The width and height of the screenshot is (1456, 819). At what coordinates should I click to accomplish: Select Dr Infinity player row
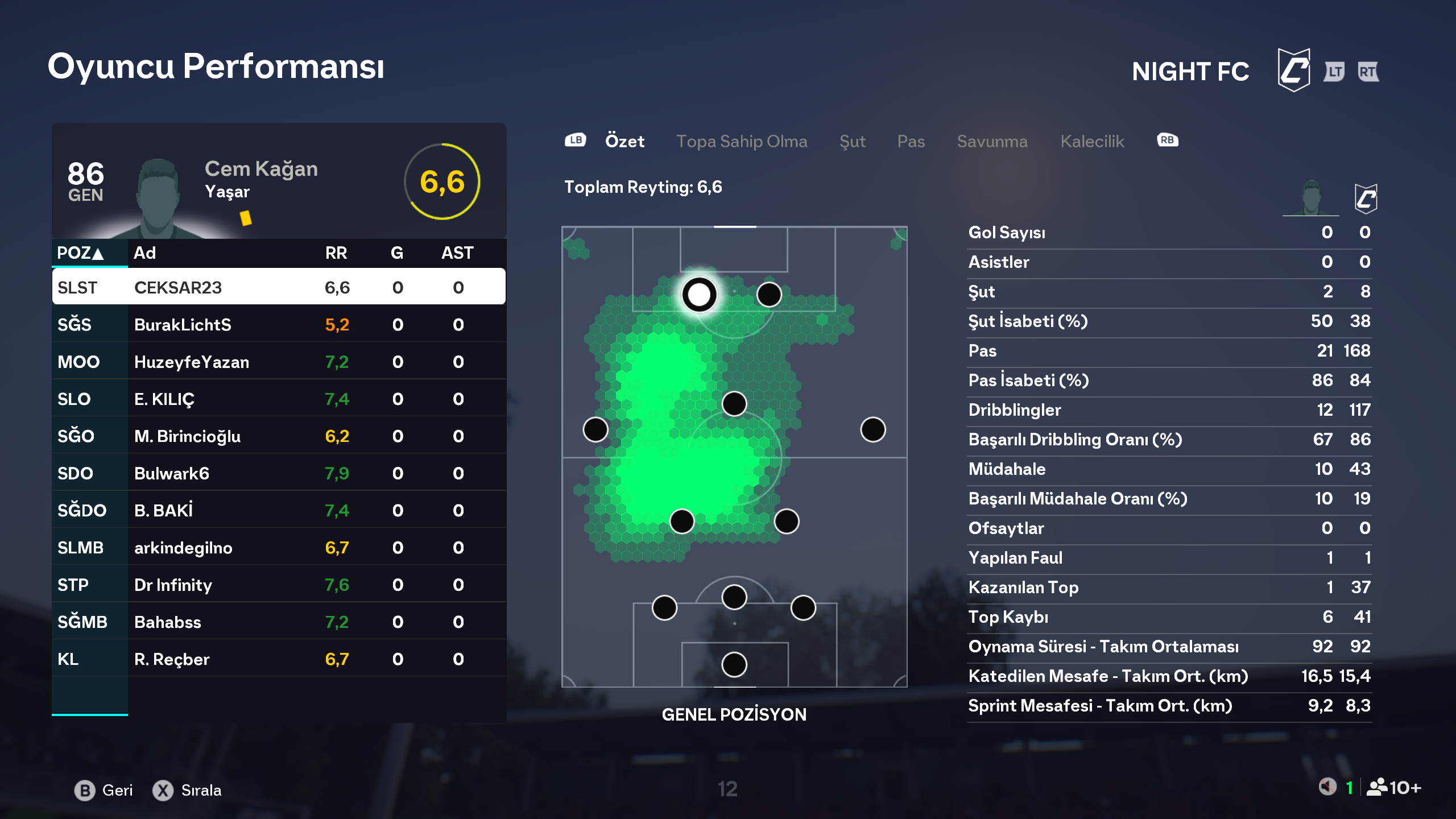tap(279, 585)
